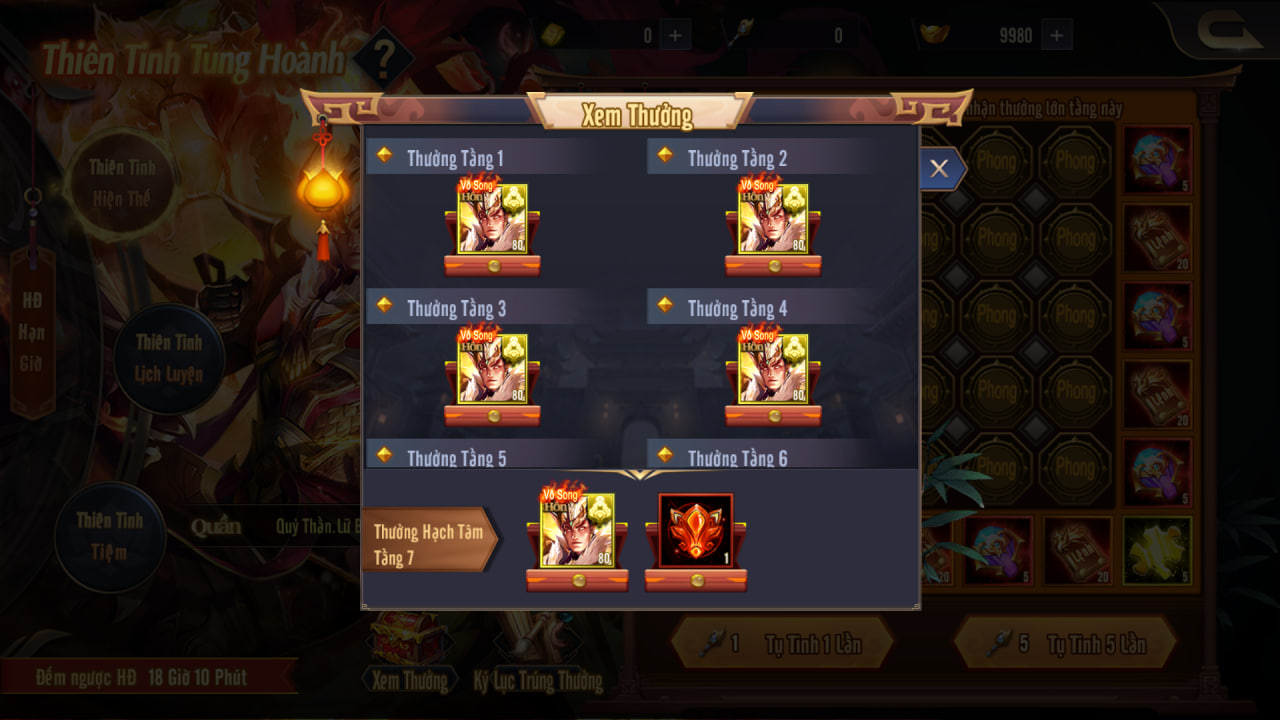Screen dimensions: 1280x720
Task: Open the HĐ Hạn Giờ banner
Action: [32, 332]
